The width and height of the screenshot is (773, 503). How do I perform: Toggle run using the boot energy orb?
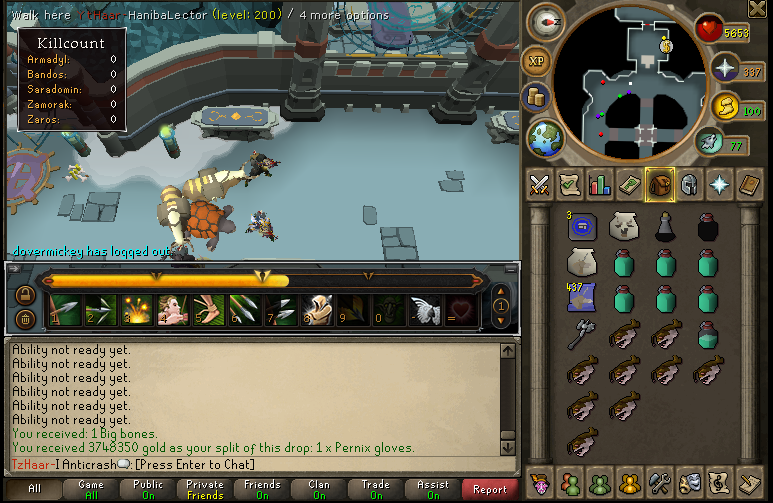point(710,142)
